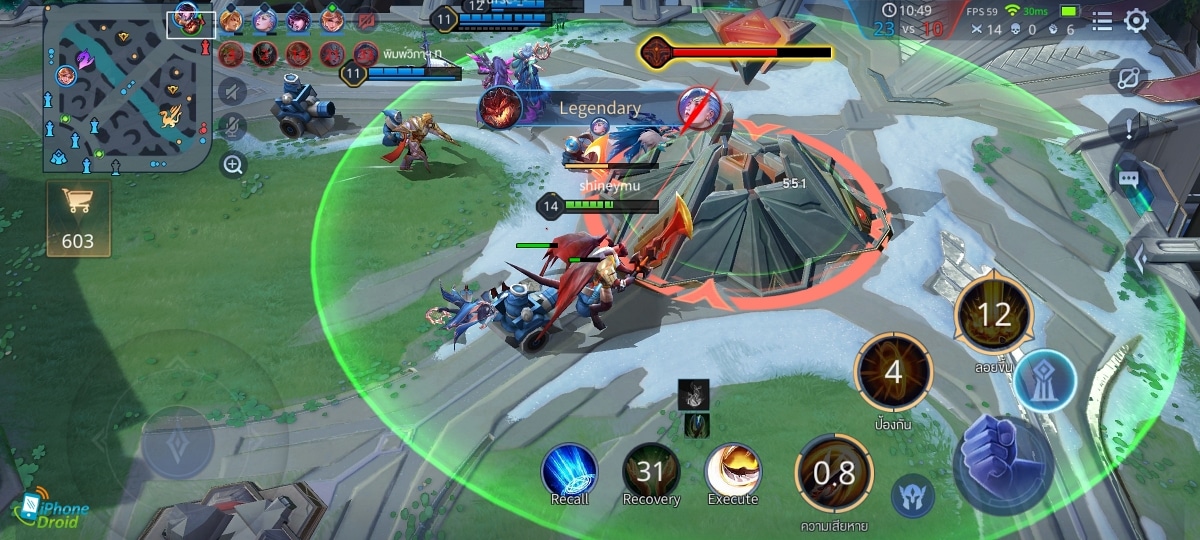Viewport: 1200px width, 540px height.
Task: Send an alert with the exclamation button
Action: coord(1129,128)
